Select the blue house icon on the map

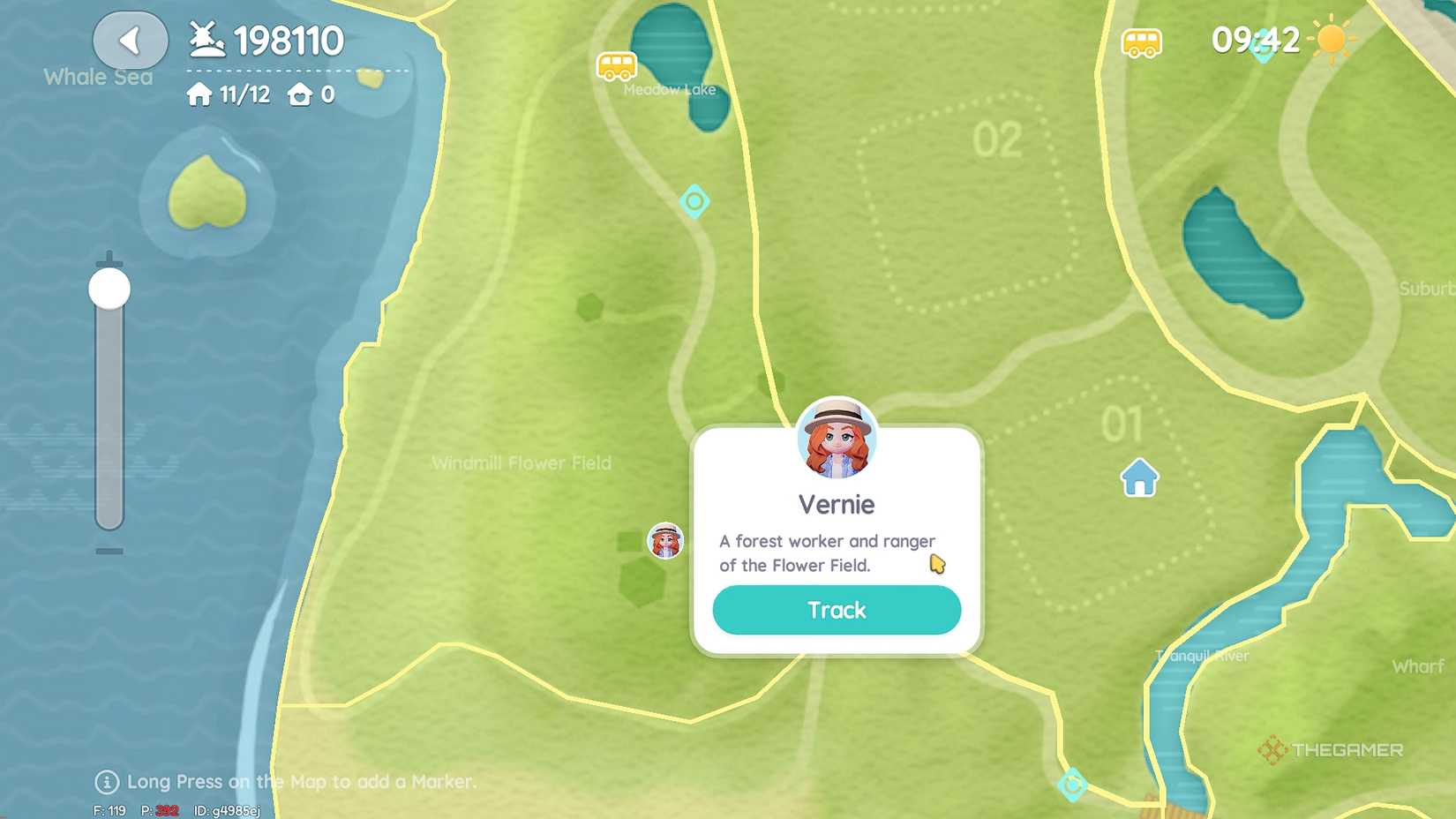(x=1139, y=478)
